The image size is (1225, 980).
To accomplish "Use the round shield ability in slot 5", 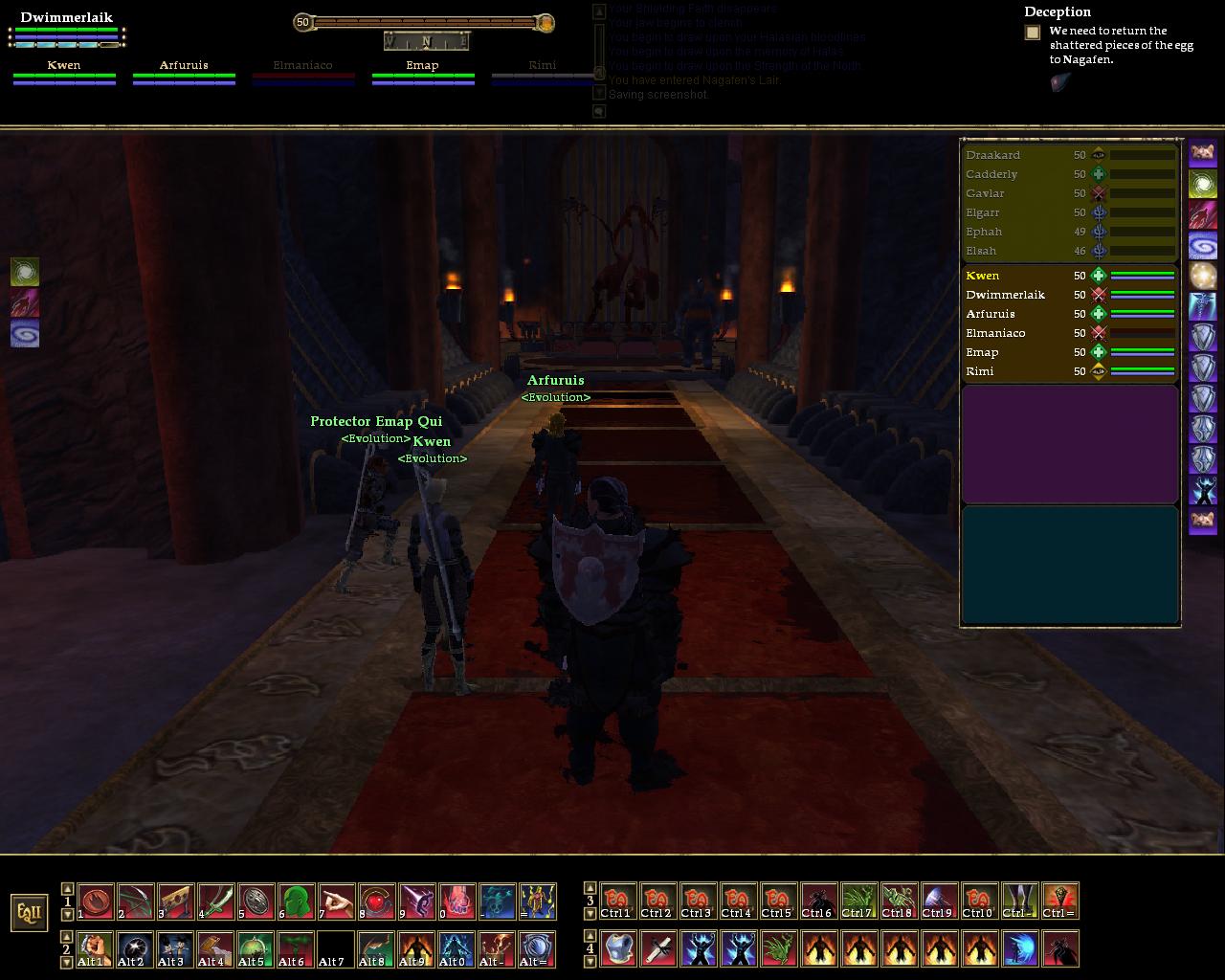I will point(256,902).
